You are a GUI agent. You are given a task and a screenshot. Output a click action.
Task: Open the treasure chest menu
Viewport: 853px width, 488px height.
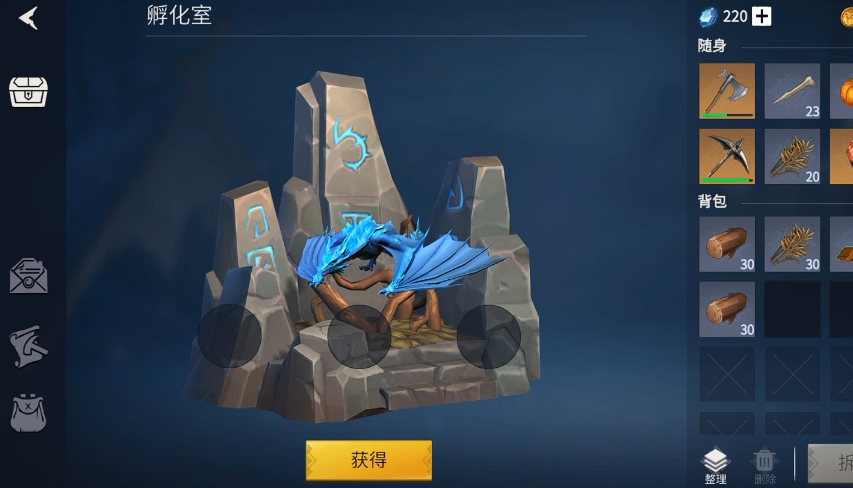tap(28, 91)
